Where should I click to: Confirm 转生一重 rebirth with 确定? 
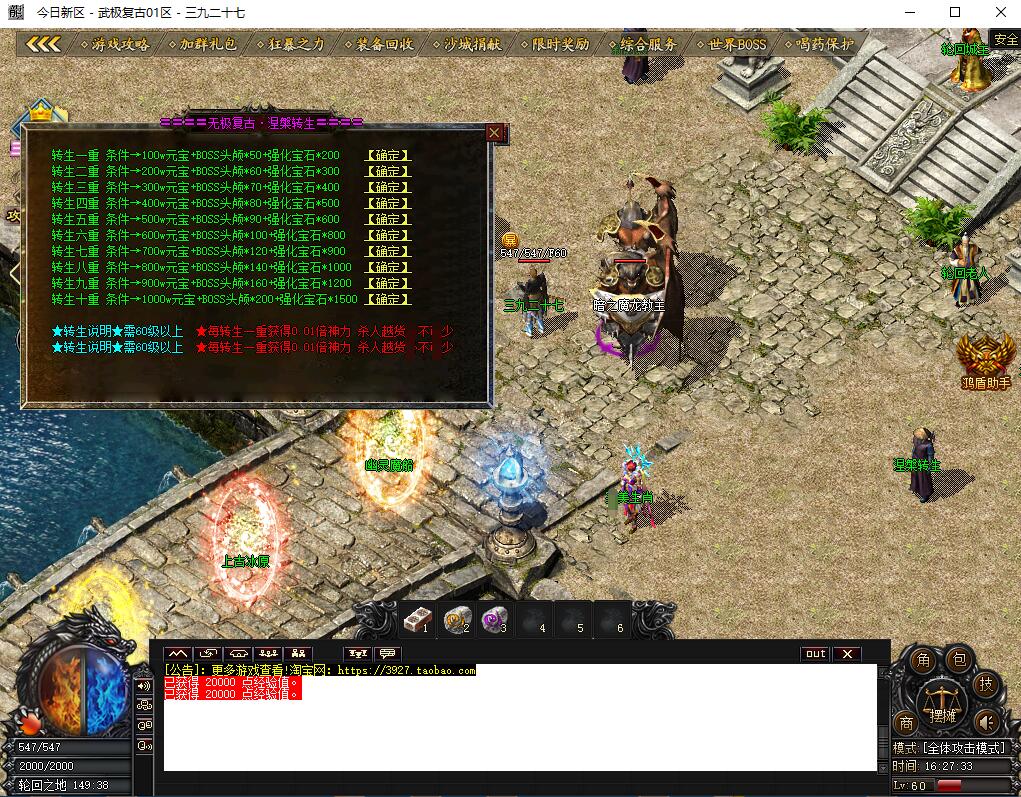388,155
